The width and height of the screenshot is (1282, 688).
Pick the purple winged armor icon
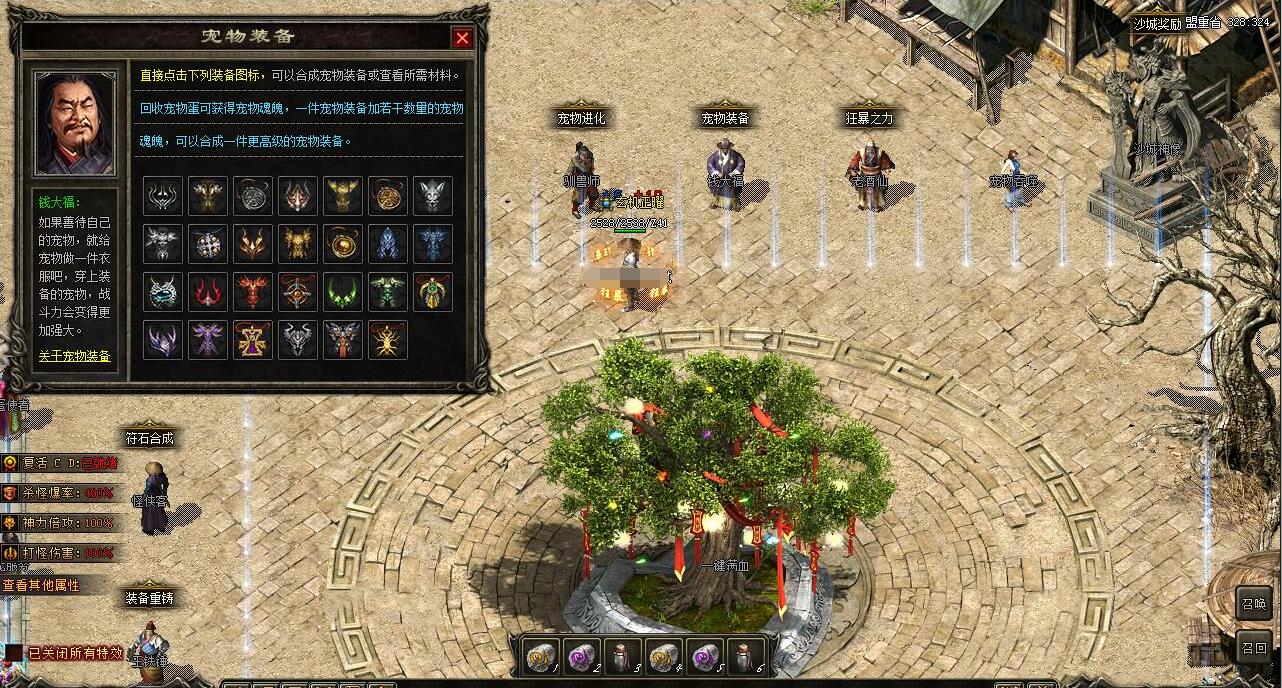pos(208,340)
